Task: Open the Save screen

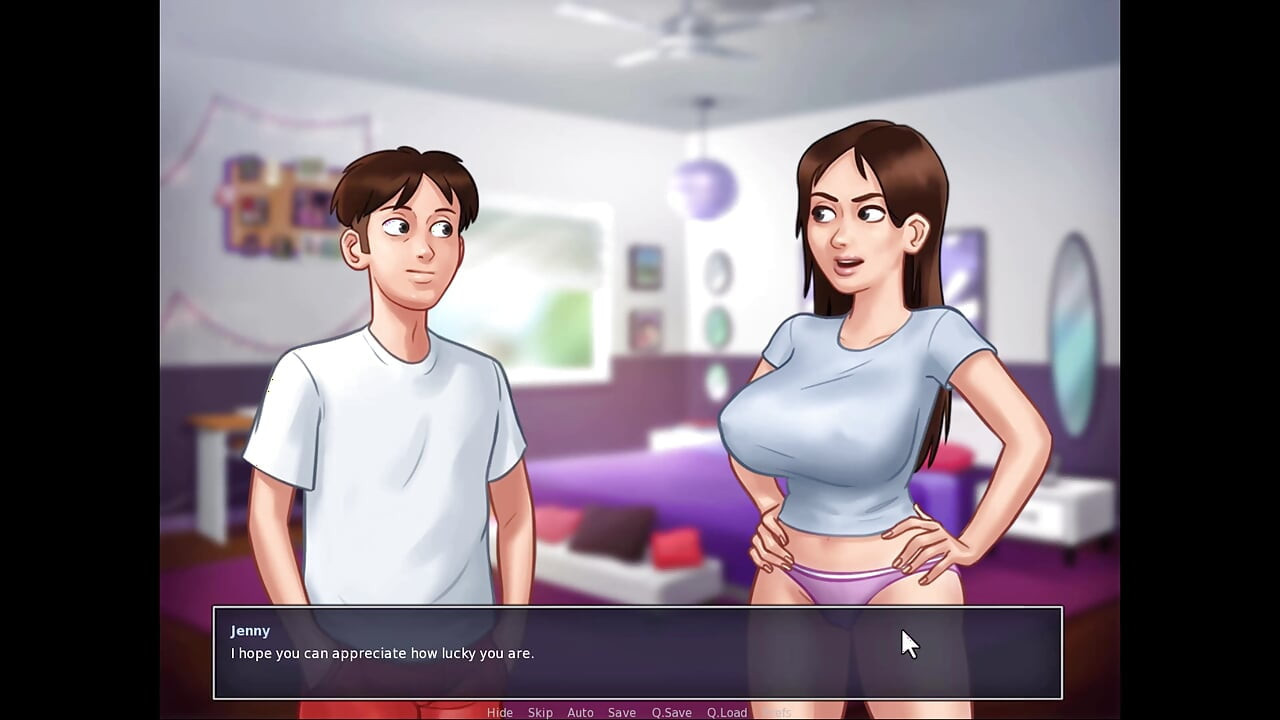Action: click(x=621, y=712)
